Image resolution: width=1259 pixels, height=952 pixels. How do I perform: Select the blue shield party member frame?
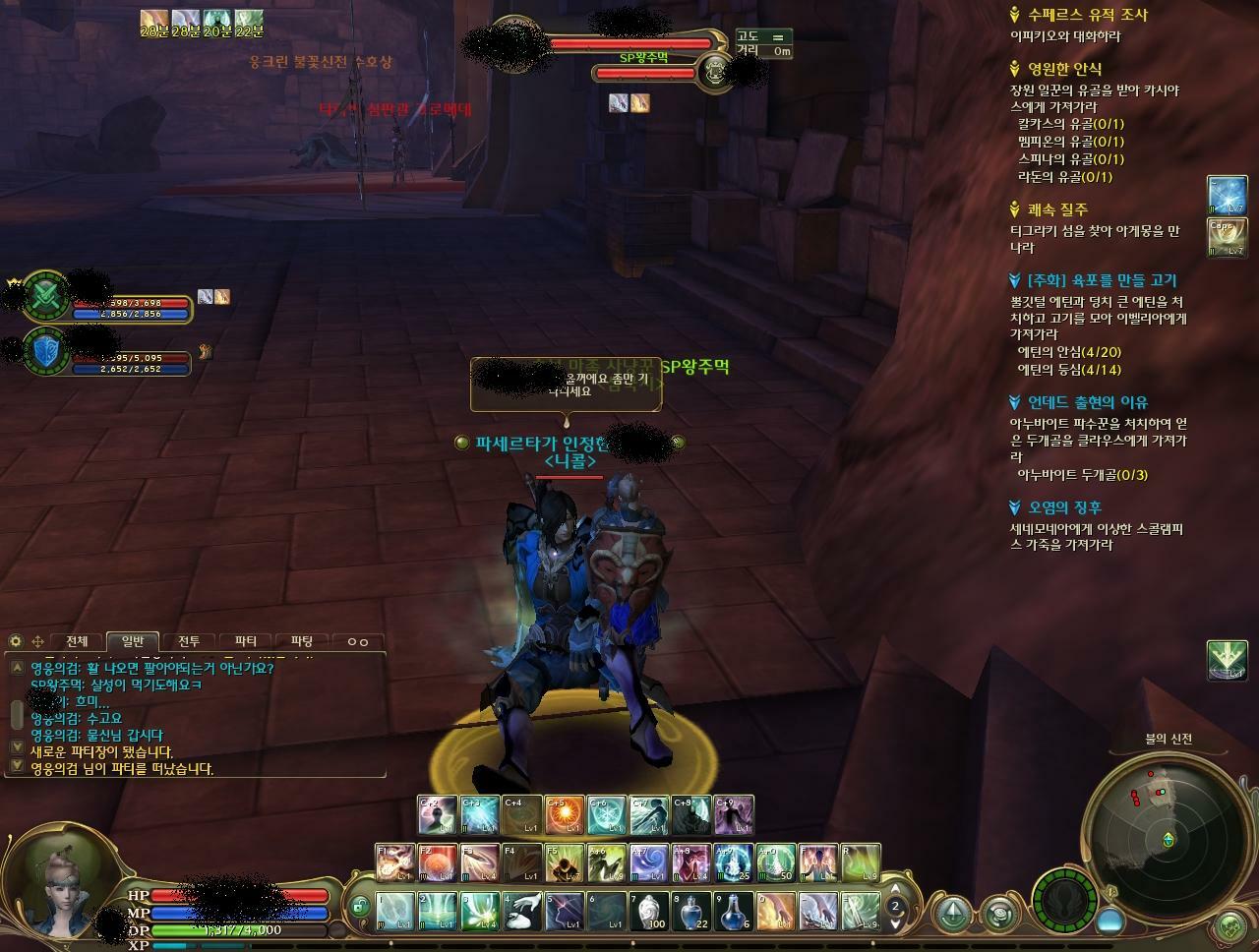(x=47, y=350)
